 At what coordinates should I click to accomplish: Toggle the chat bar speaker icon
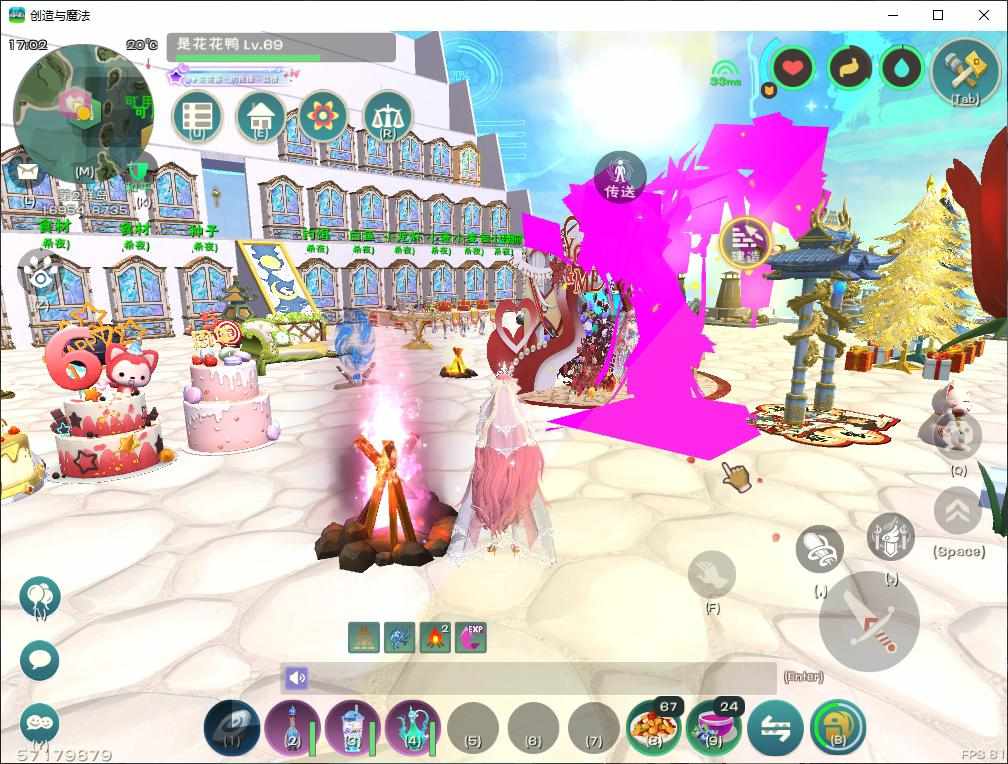(x=296, y=678)
